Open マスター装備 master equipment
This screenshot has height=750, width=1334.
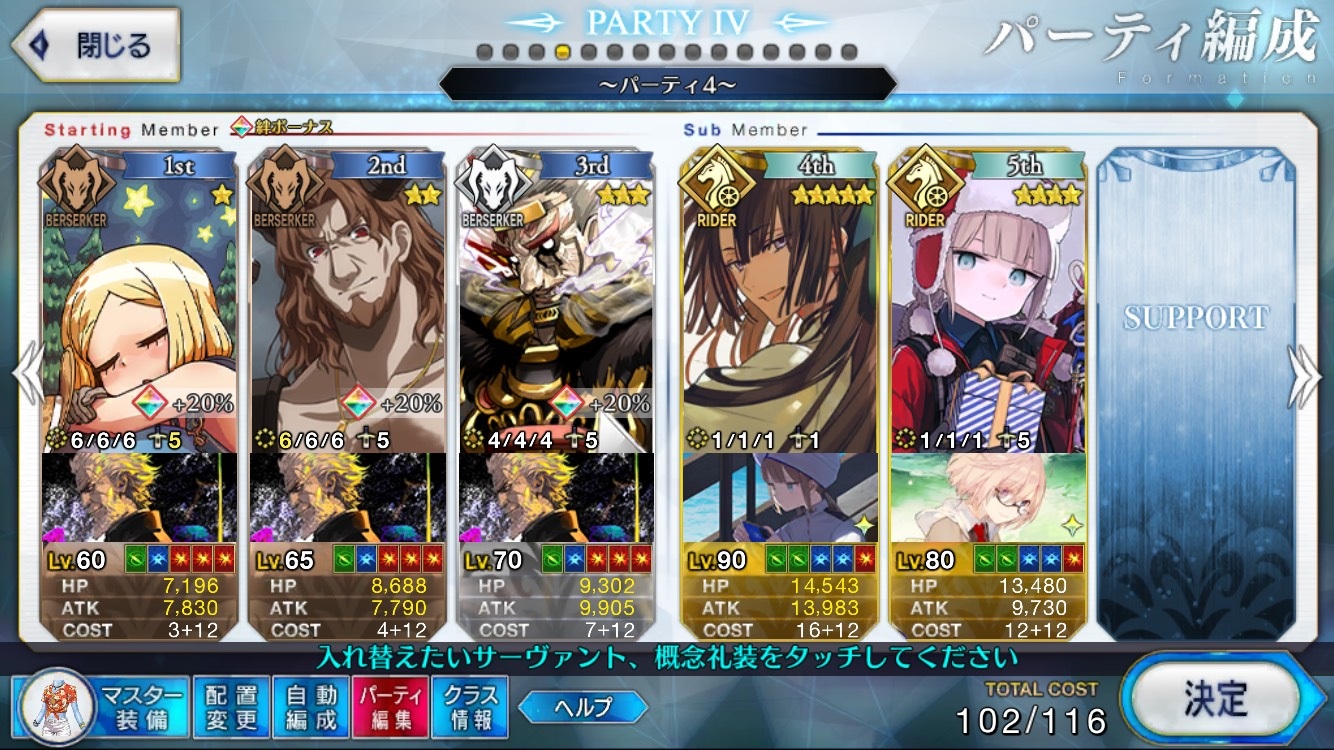(101, 706)
